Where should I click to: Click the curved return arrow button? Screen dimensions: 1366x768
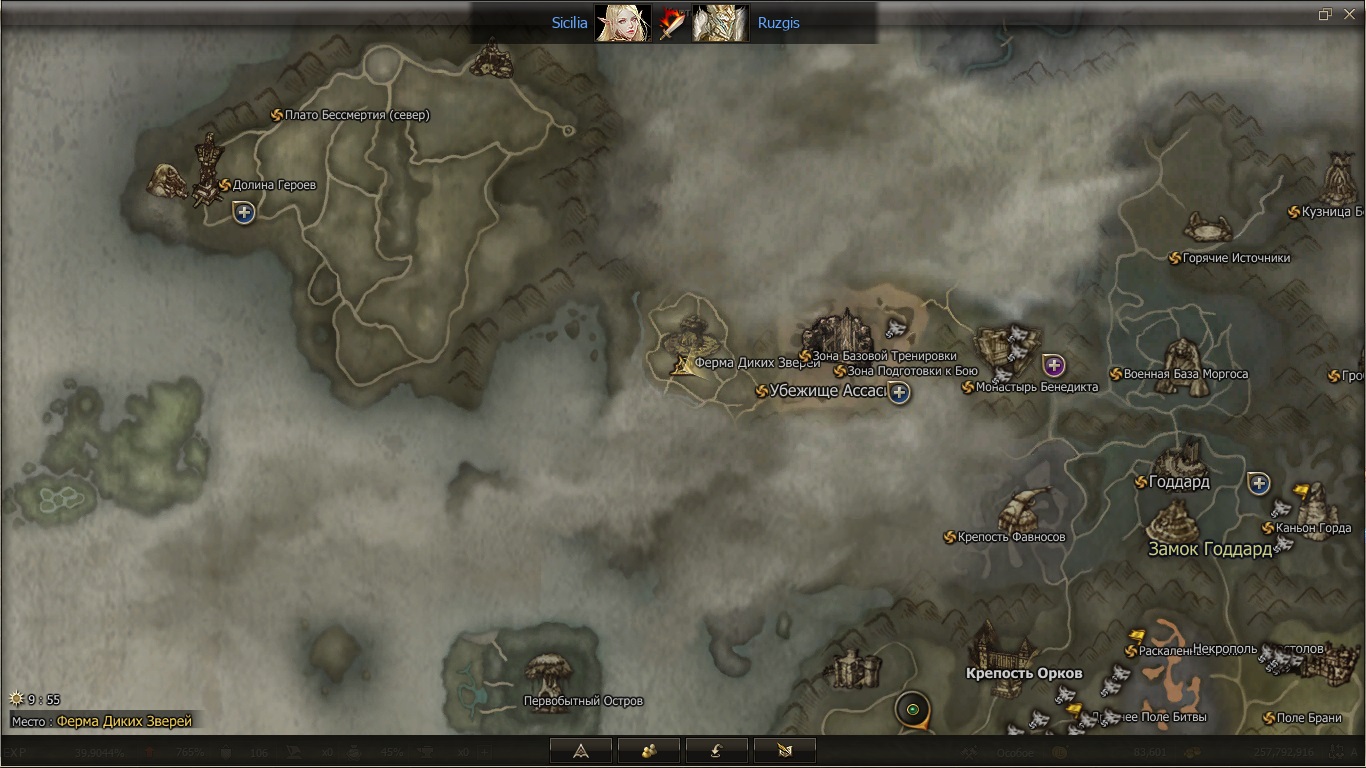coord(716,750)
